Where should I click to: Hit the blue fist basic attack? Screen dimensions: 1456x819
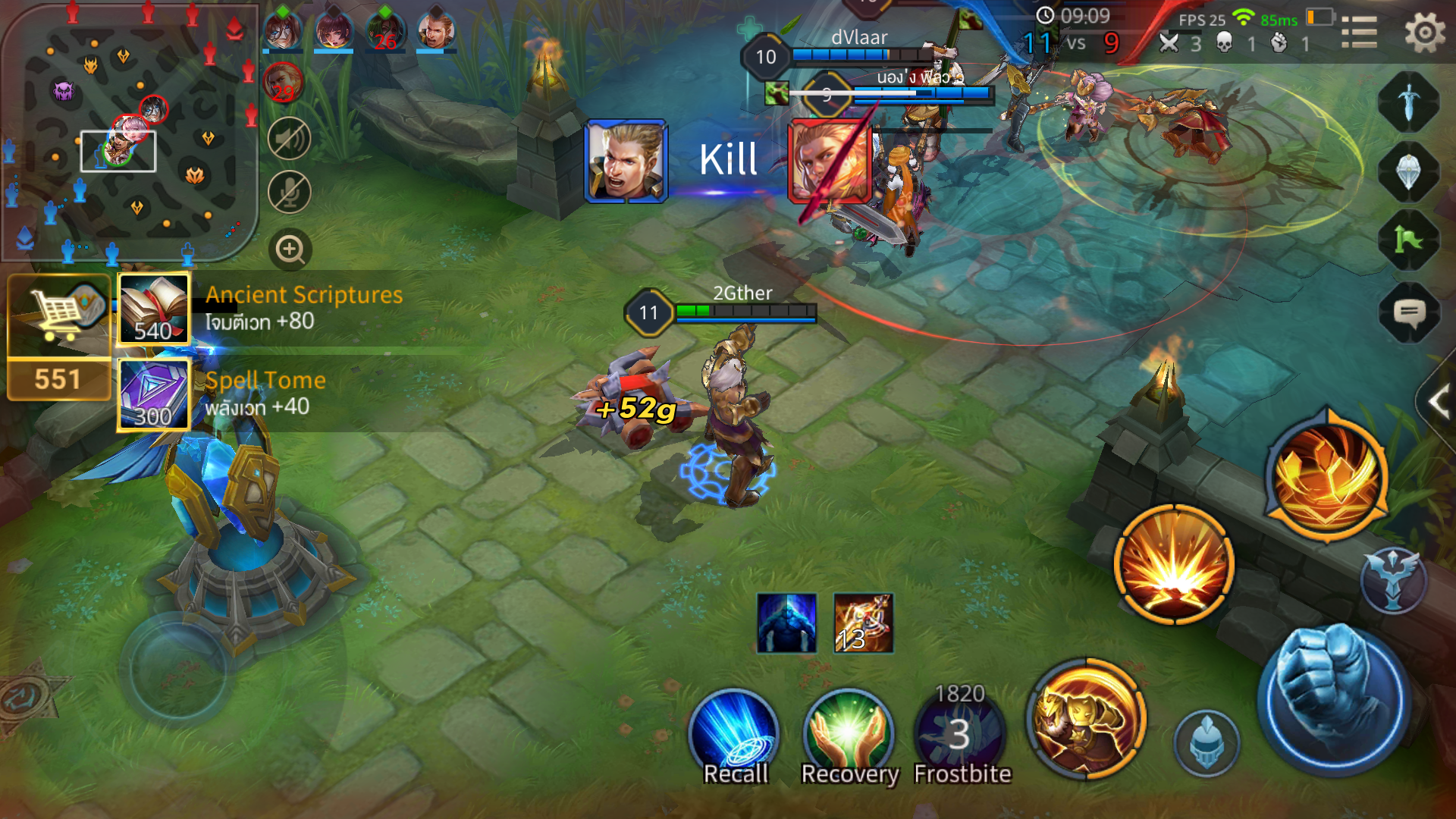1335,699
